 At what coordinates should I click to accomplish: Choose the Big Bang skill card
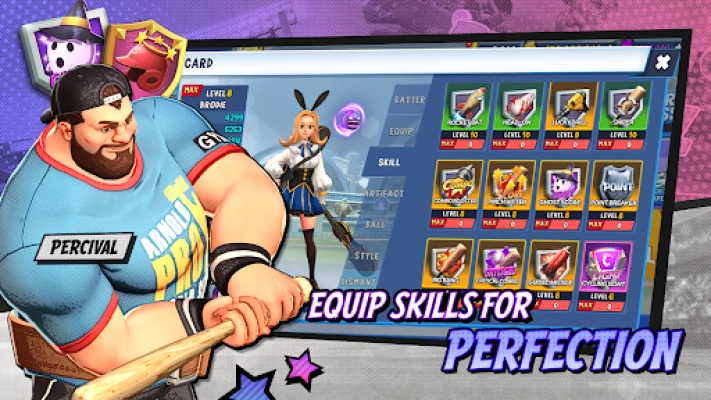(450, 266)
